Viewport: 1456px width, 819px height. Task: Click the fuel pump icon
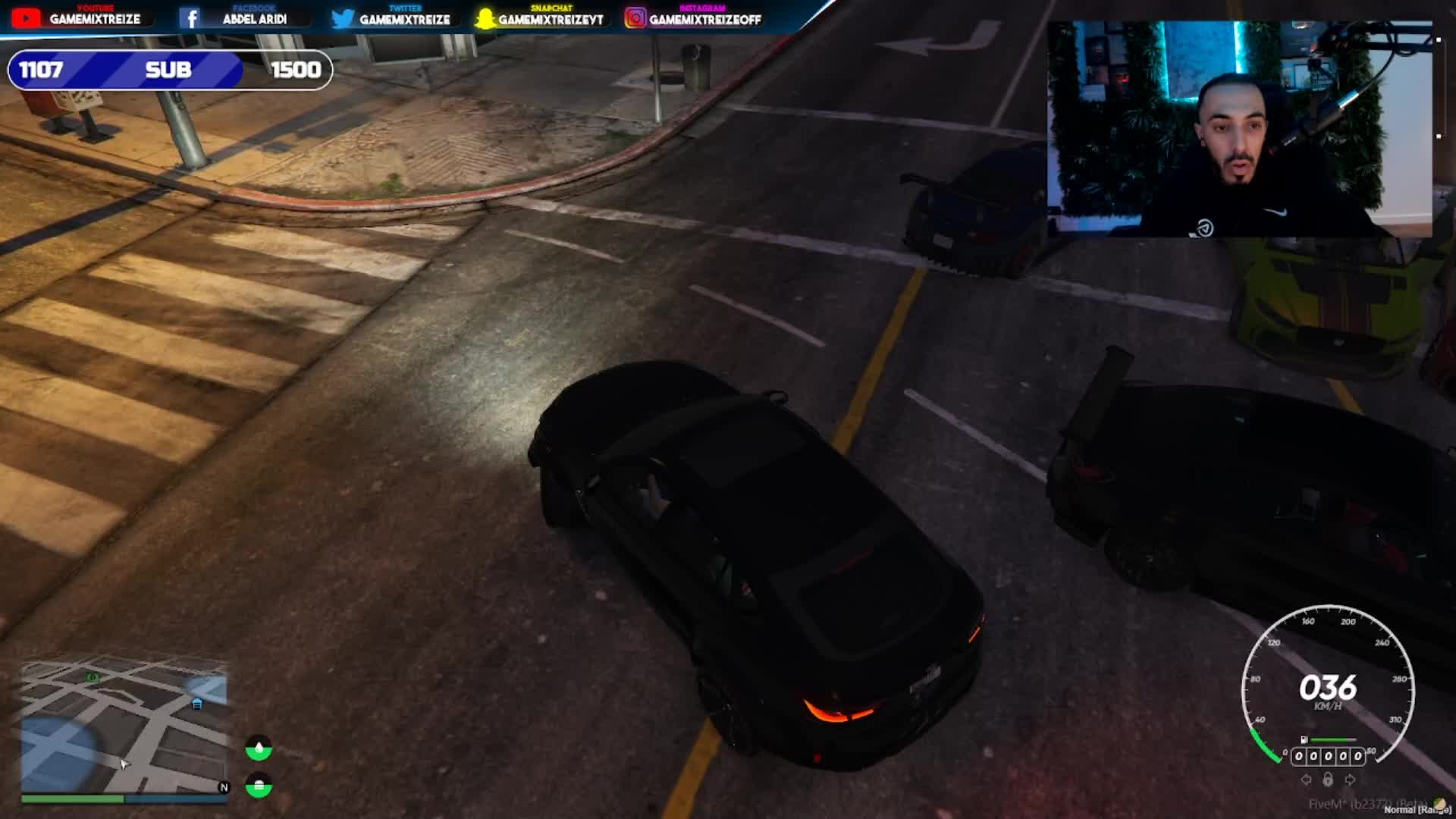point(1304,739)
